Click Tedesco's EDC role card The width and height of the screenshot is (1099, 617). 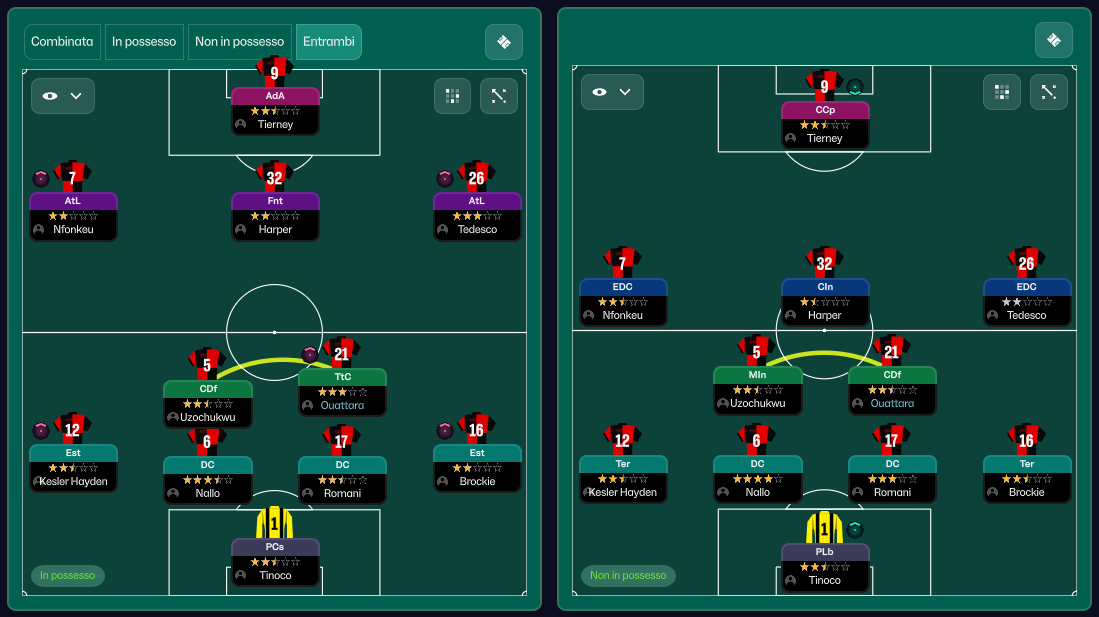1027,302
